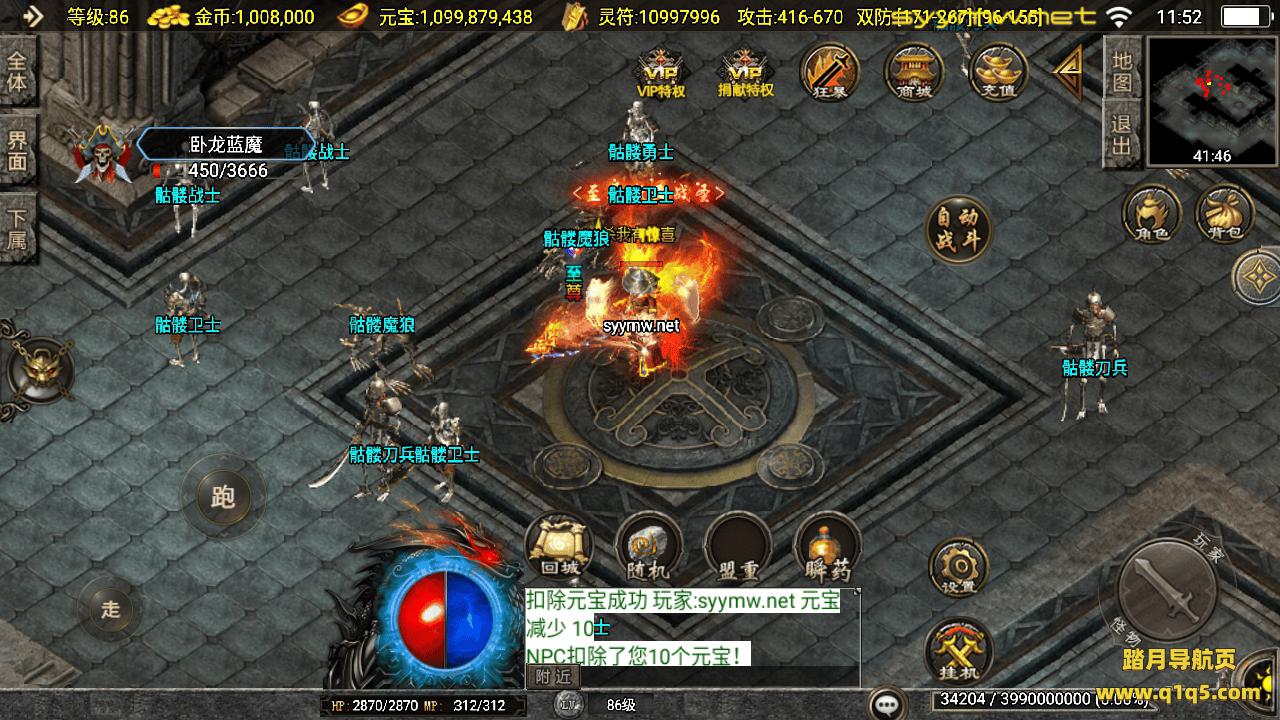Open the 背包 backpack inventory
This screenshot has height=720, width=1280.
(x=1224, y=215)
